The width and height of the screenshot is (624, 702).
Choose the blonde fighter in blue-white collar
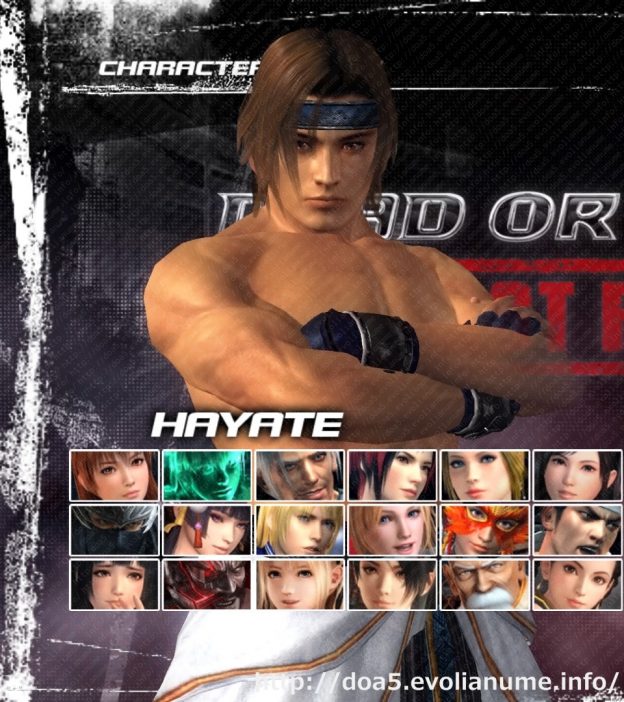pos(299,529)
